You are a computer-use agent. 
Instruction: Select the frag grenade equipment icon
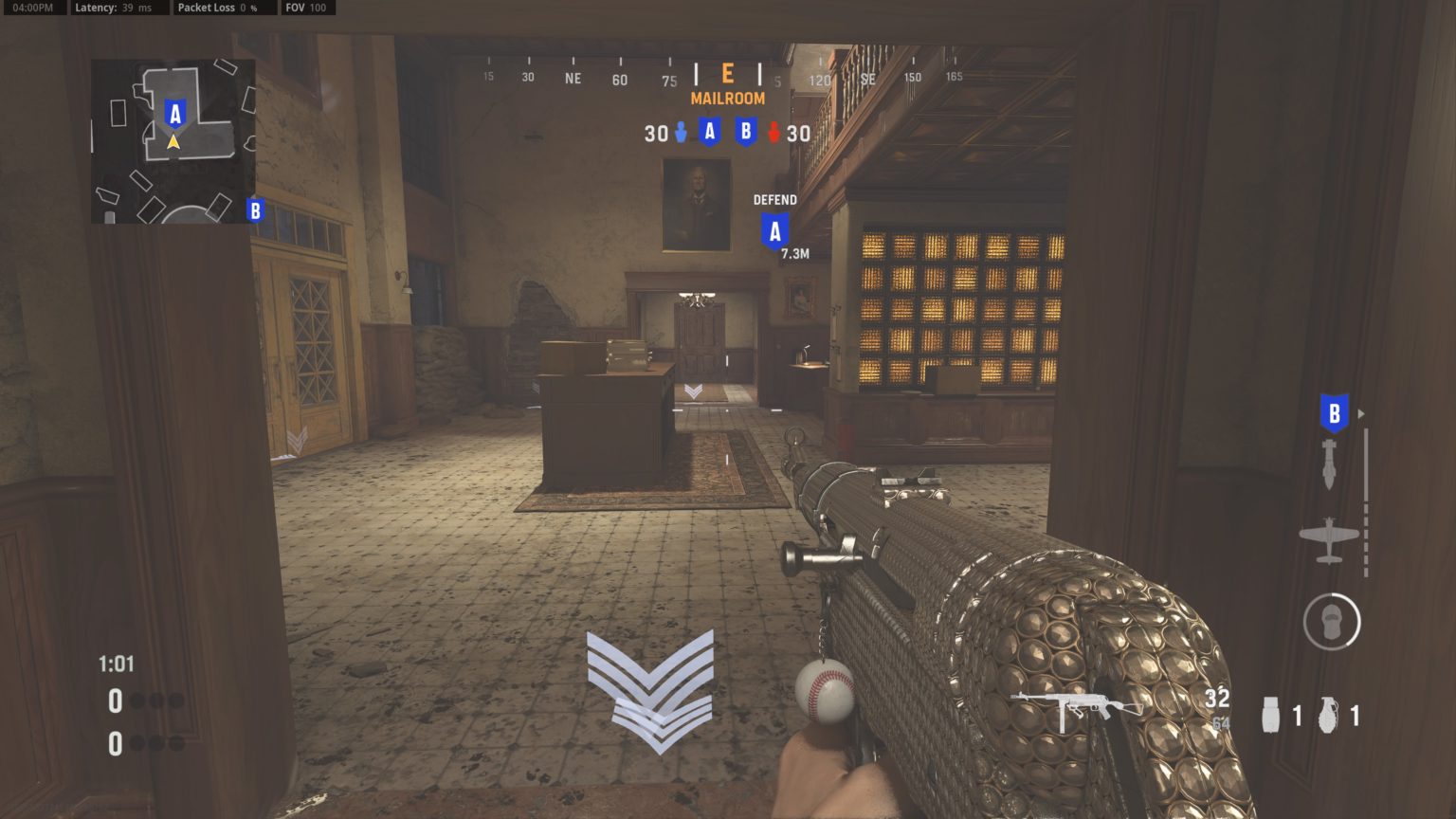tap(1327, 713)
